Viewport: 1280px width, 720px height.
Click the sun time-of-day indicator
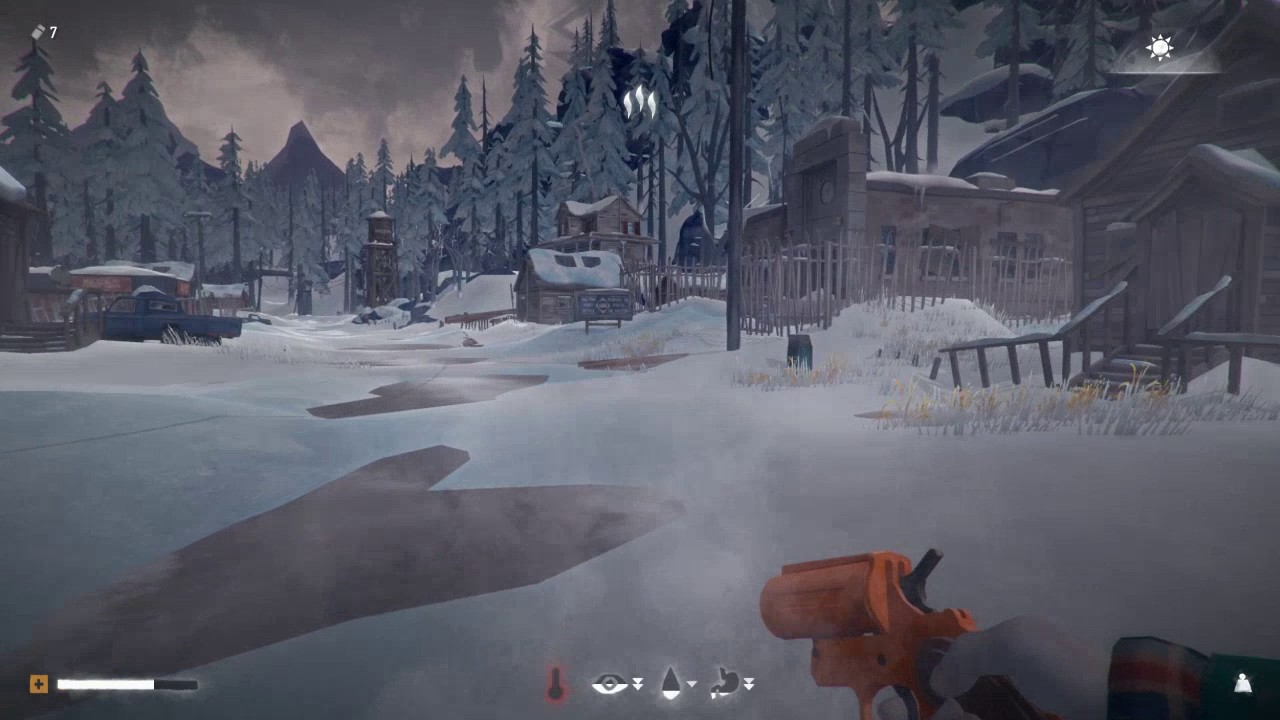(1160, 48)
